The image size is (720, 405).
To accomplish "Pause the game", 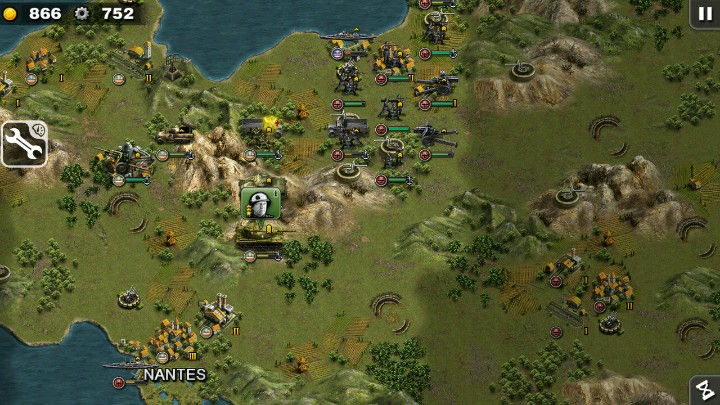I will 703,13.
